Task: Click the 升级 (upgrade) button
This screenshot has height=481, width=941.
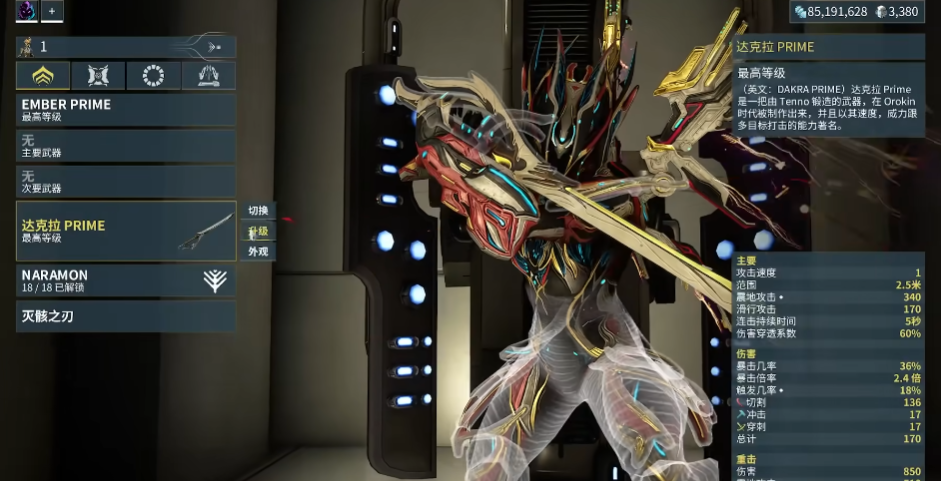Action: tap(258, 231)
